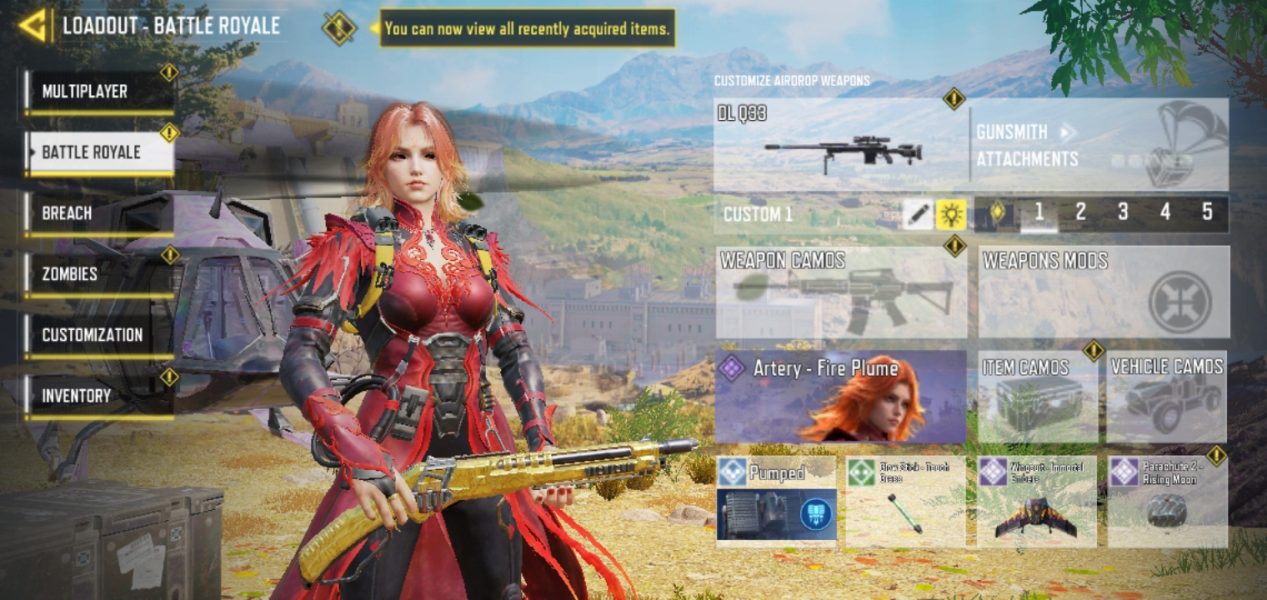Open the Multiplayer loadout tab
This screenshot has height=600, width=1267.
pyautogui.click(x=99, y=92)
